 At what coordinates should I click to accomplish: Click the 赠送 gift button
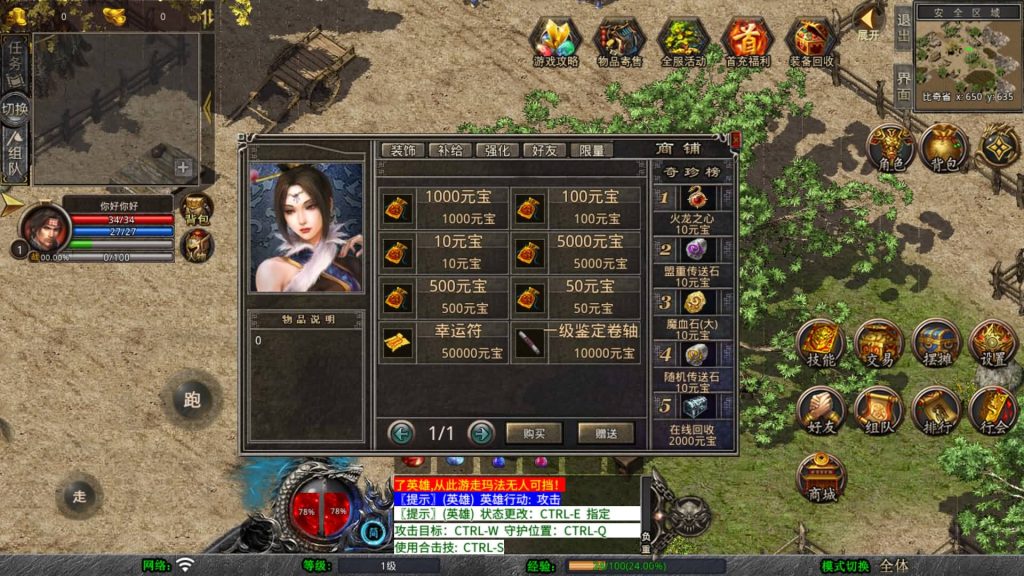pyautogui.click(x=606, y=433)
